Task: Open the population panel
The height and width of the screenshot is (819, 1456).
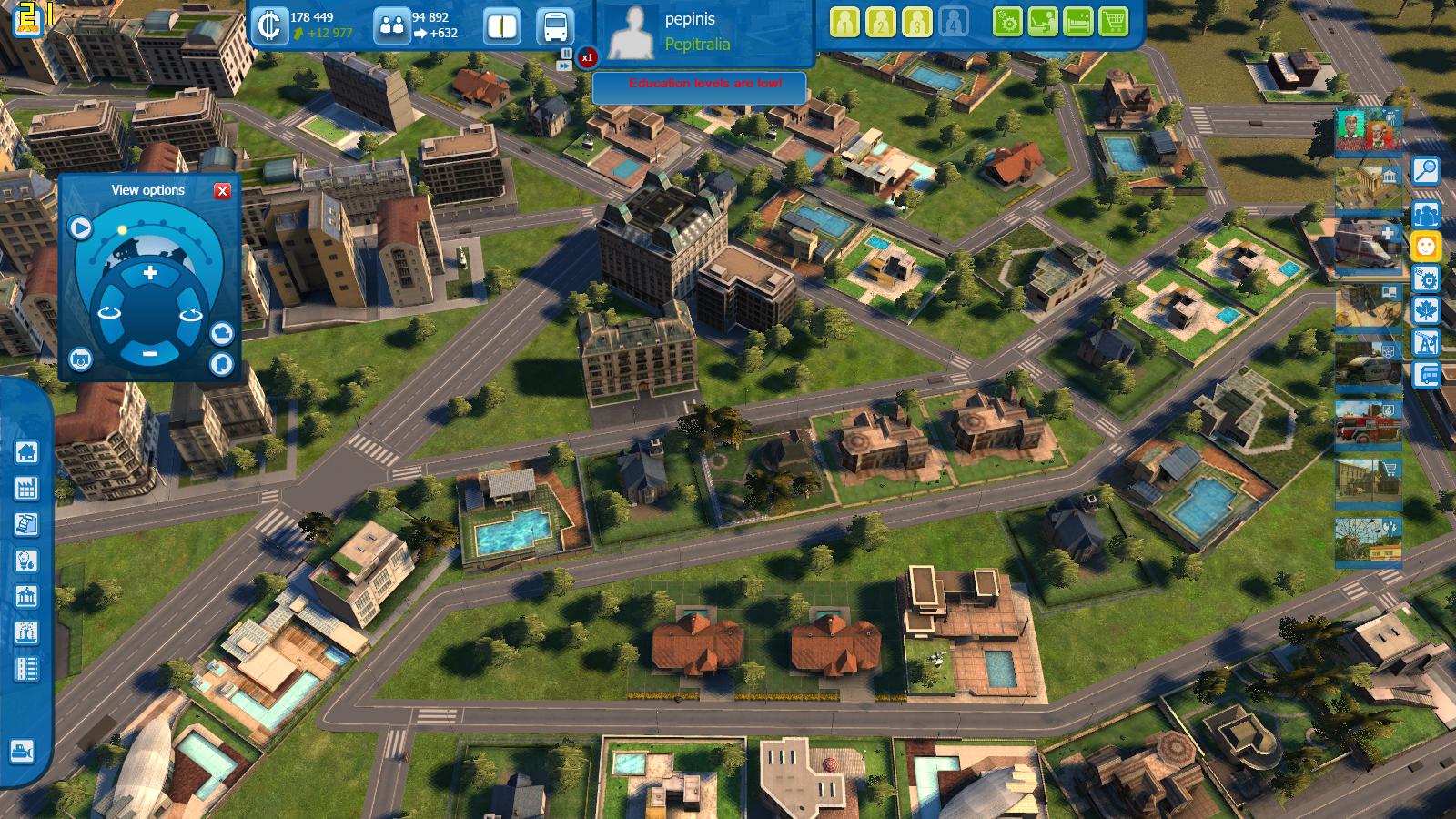Action: [392, 25]
